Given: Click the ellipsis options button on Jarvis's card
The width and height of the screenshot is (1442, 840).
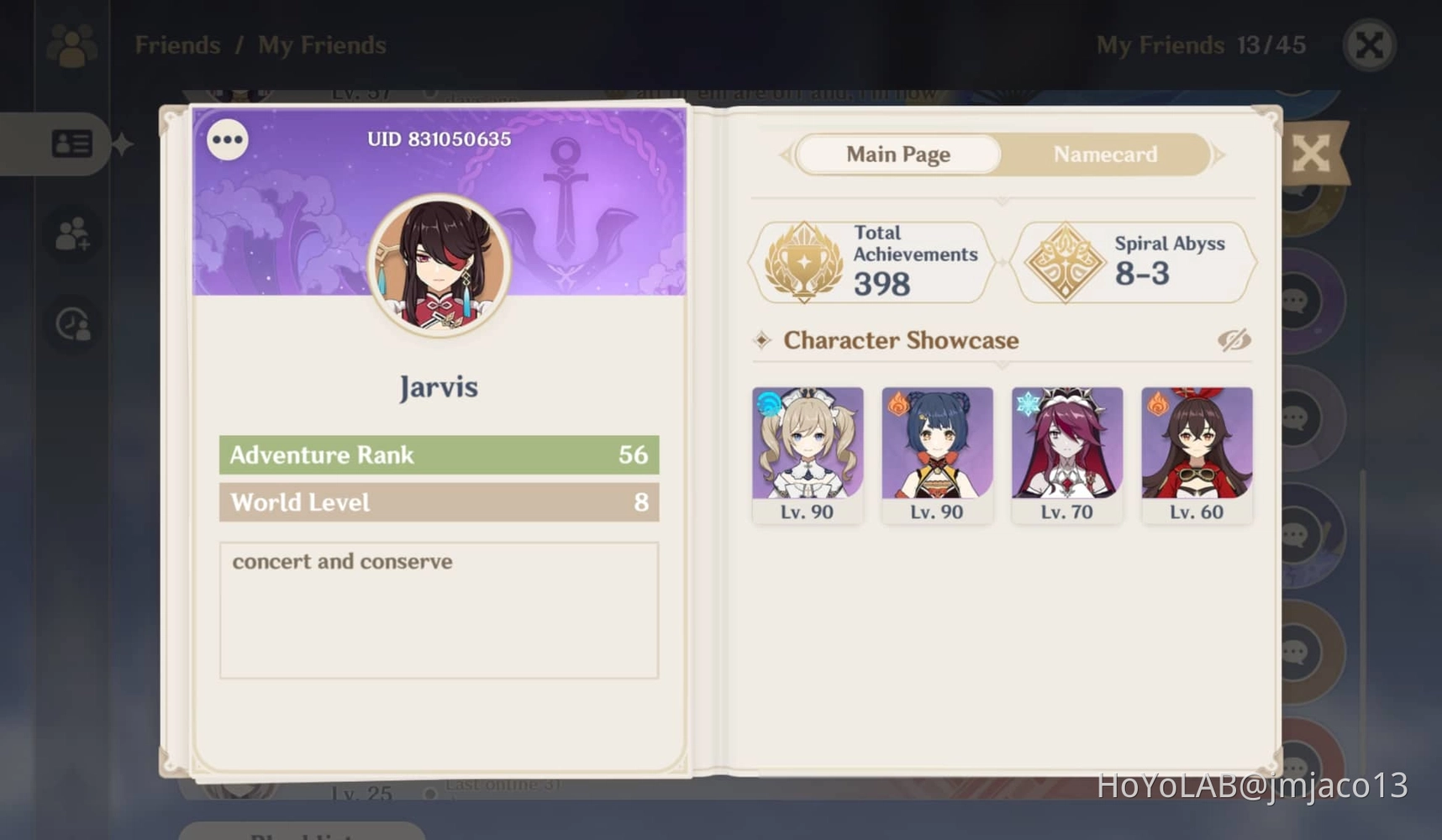Looking at the screenshot, I should pos(226,139).
